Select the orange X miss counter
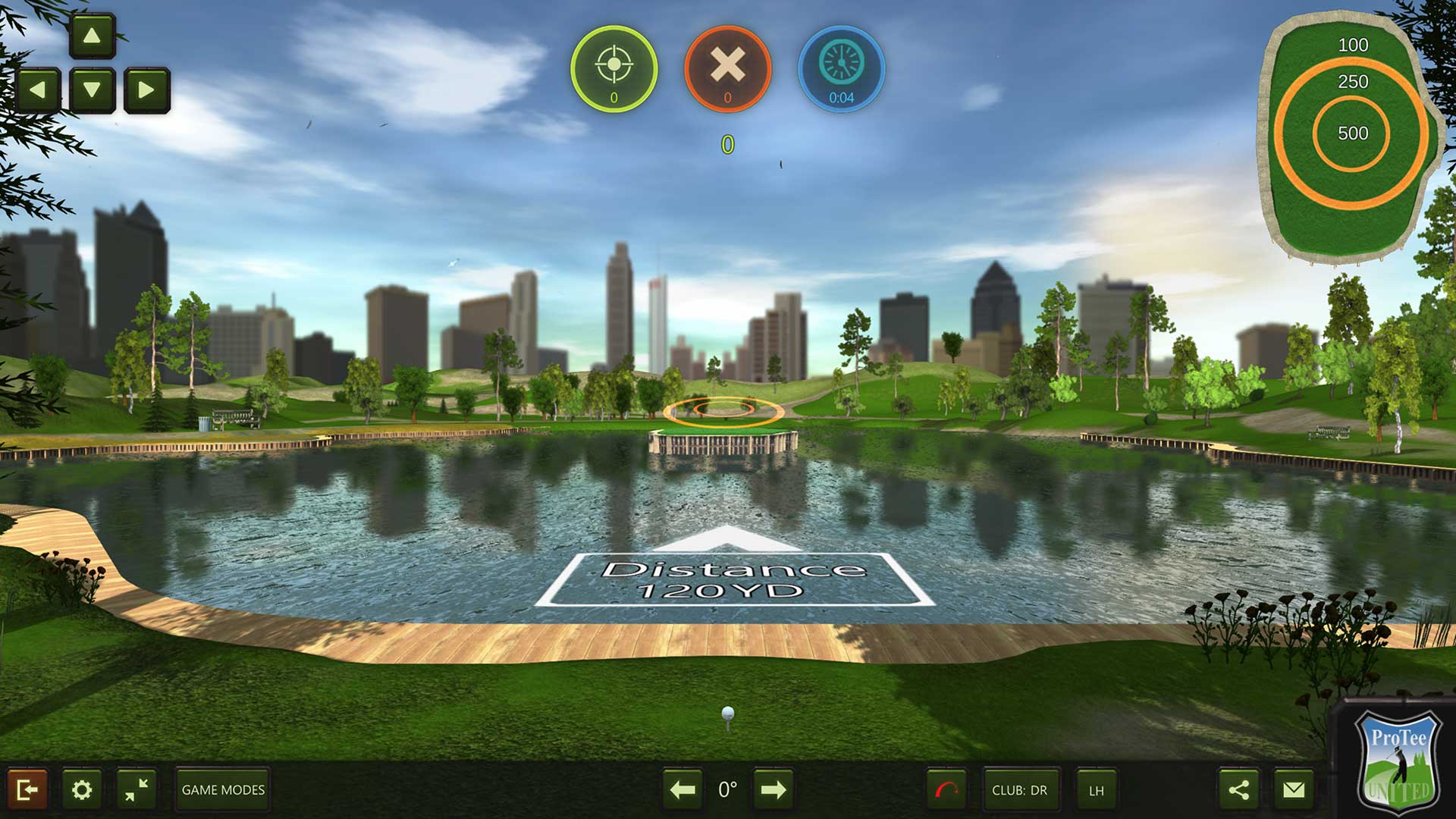Screen dimensions: 1456x819 pyautogui.click(x=729, y=68)
